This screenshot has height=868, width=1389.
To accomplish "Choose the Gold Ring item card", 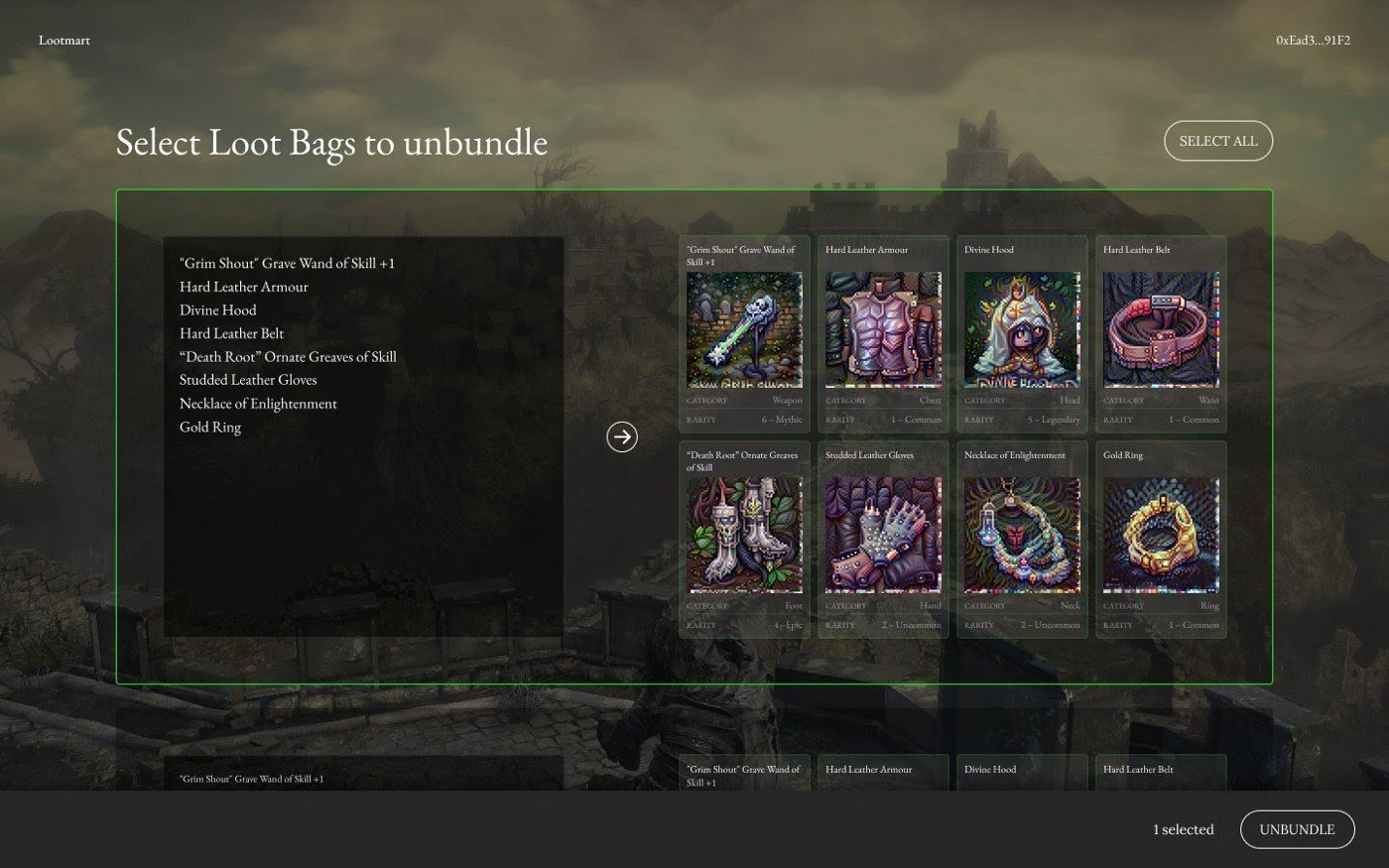I will tap(1161, 538).
